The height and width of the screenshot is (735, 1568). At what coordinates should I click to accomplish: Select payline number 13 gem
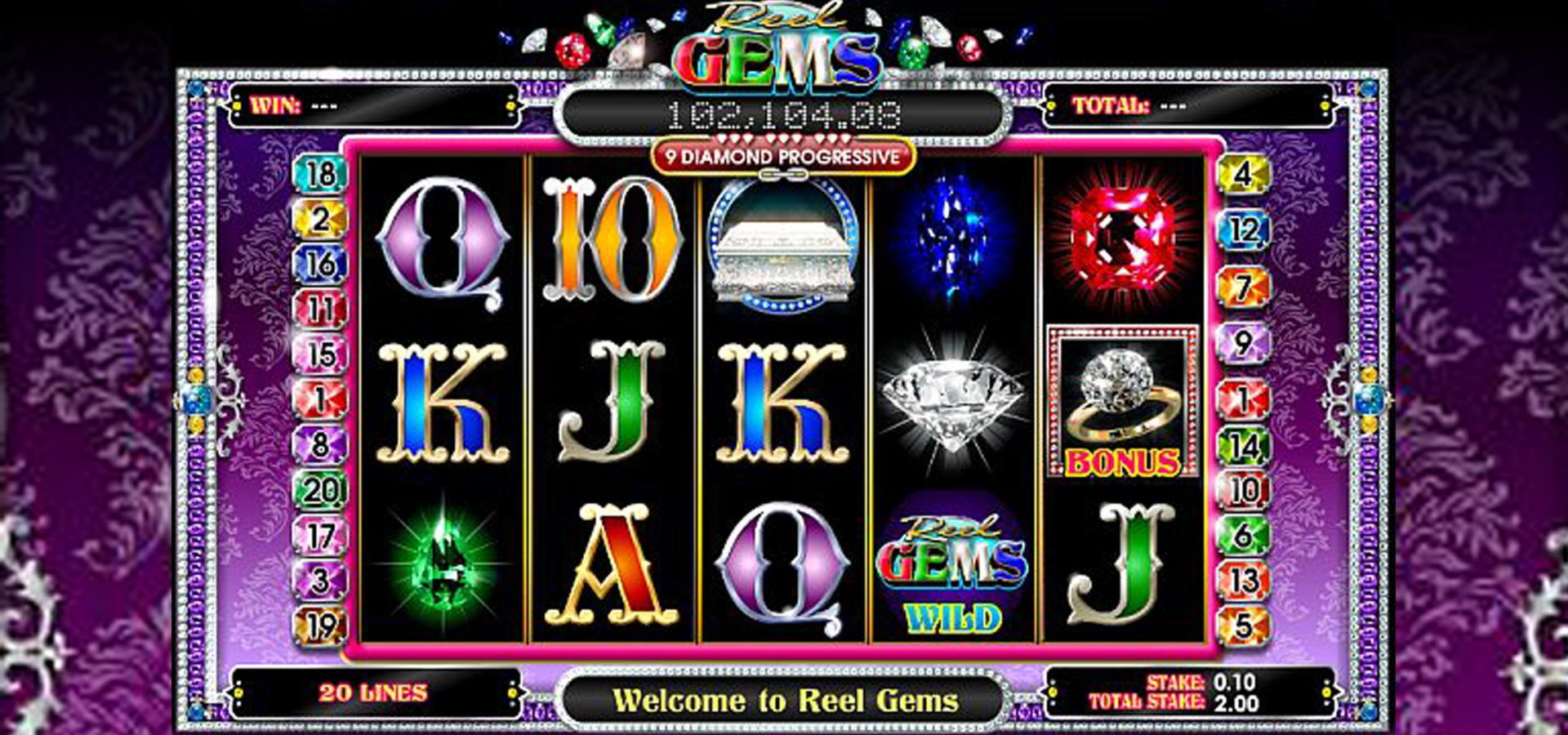(x=1243, y=581)
